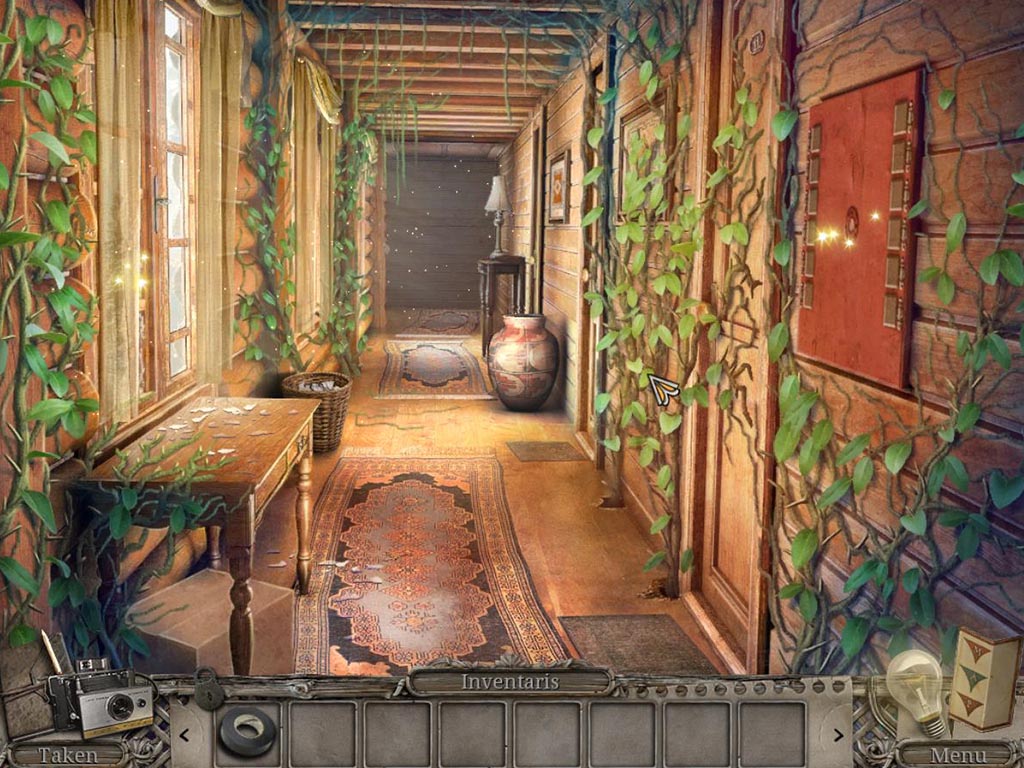The width and height of the screenshot is (1024, 768).
Task: Open the Taken task list
Action: [x=67, y=755]
